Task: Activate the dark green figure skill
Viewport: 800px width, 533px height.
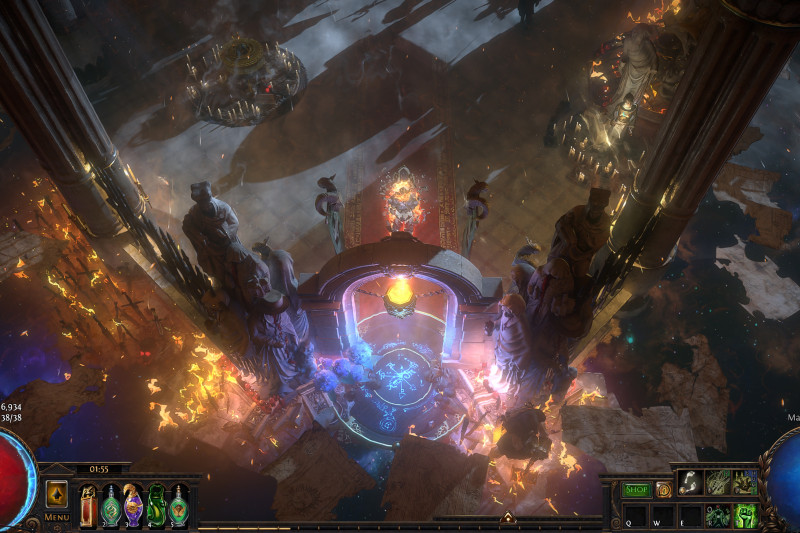Action: pyautogui.click(x=718, y=515)
